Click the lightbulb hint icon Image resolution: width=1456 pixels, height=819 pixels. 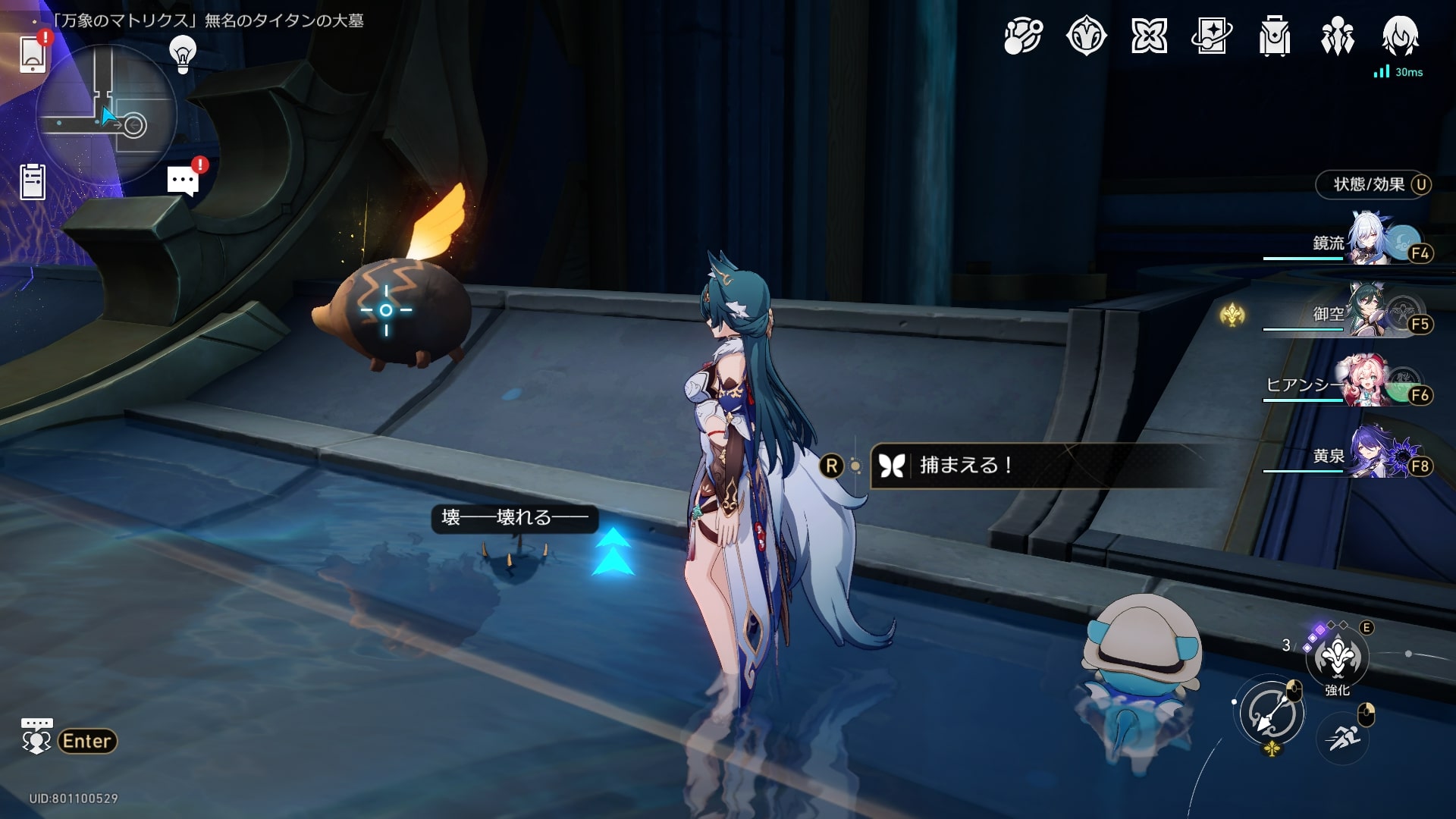click(x=182, y=55)
